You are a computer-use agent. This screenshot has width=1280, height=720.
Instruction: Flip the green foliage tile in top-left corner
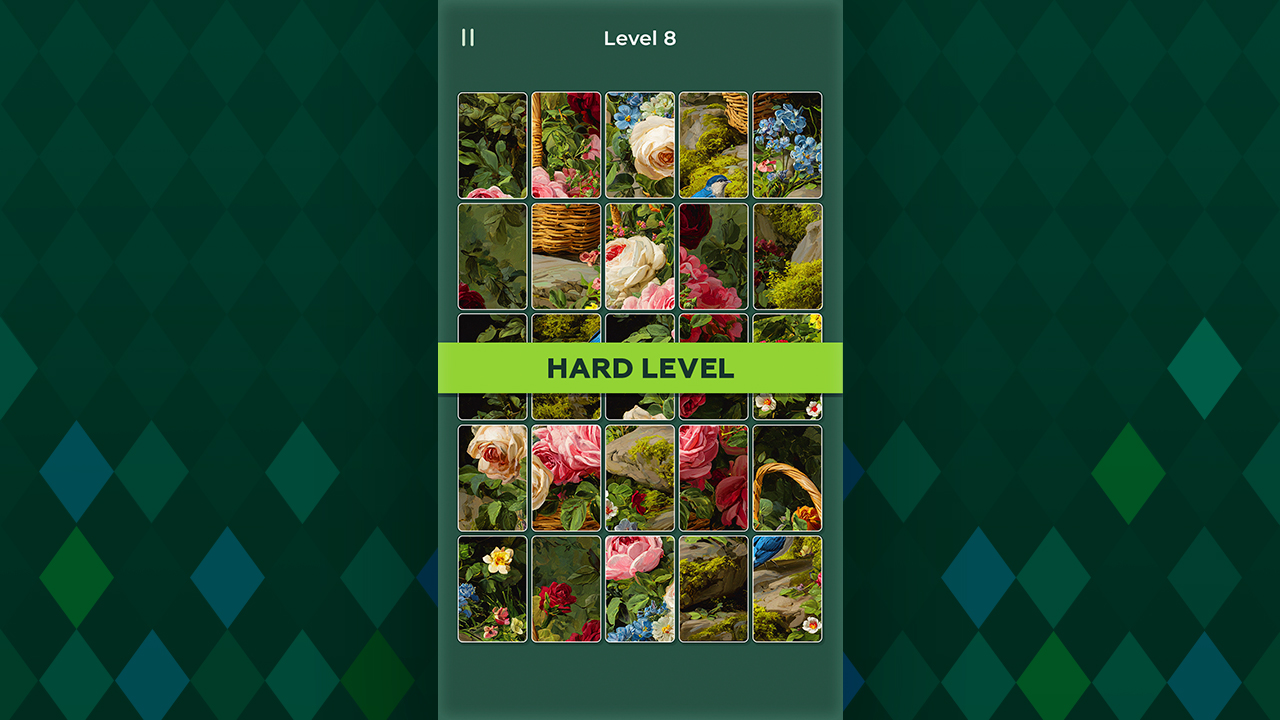tap(493, 145)
